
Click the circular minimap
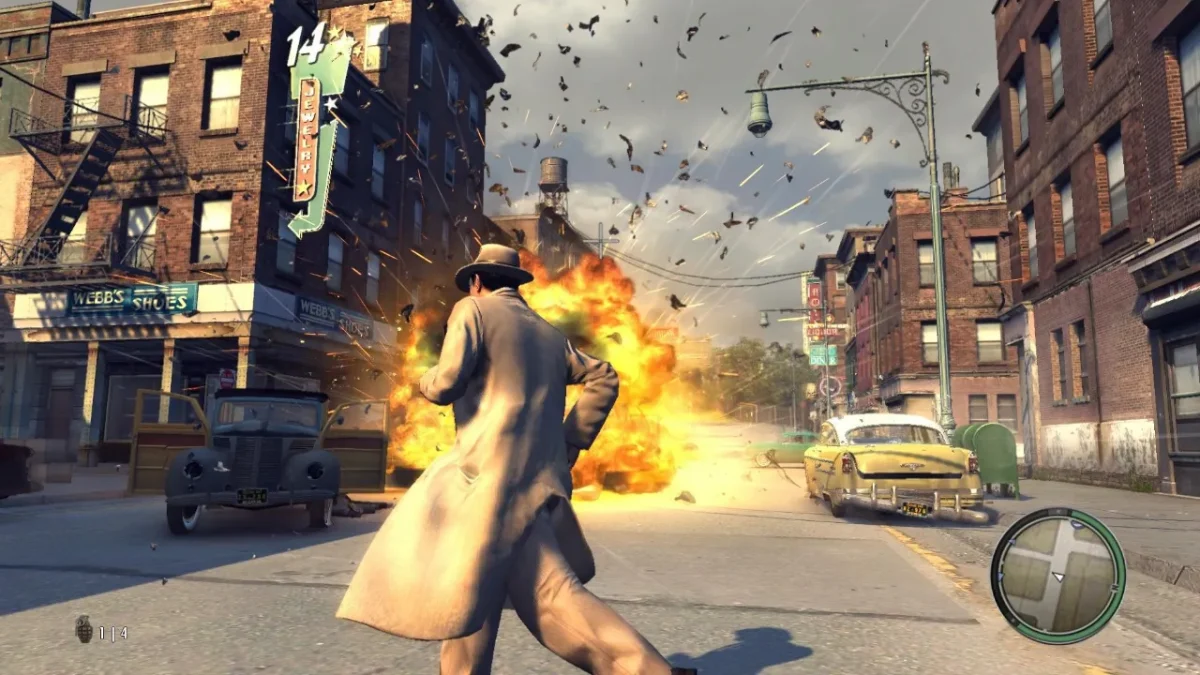[1058, 575]
